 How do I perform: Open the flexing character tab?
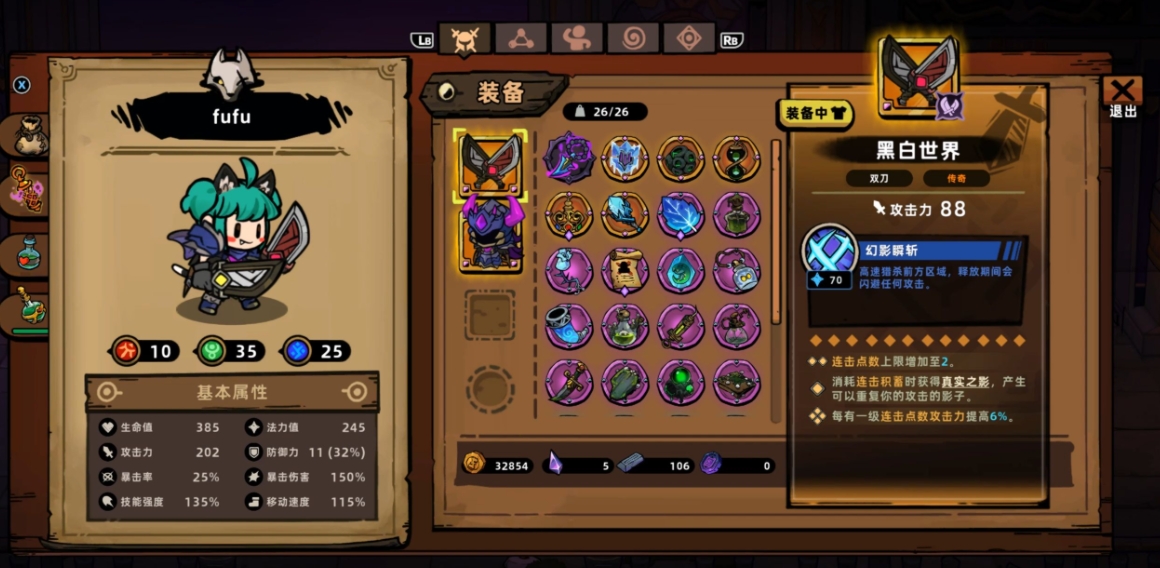click(577, 39)
